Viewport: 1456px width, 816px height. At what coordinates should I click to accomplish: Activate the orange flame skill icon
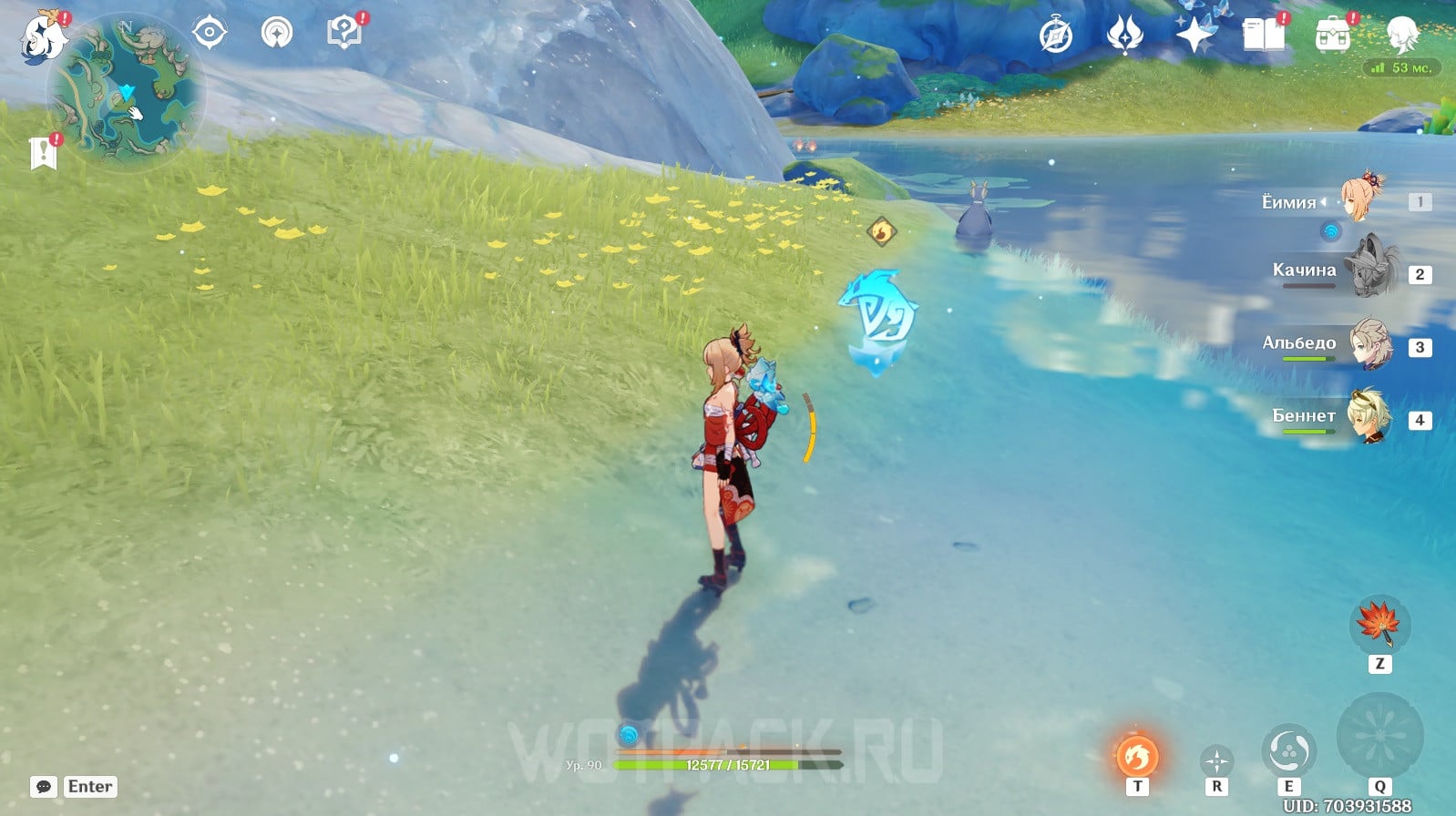click(x=1137, y=755)
